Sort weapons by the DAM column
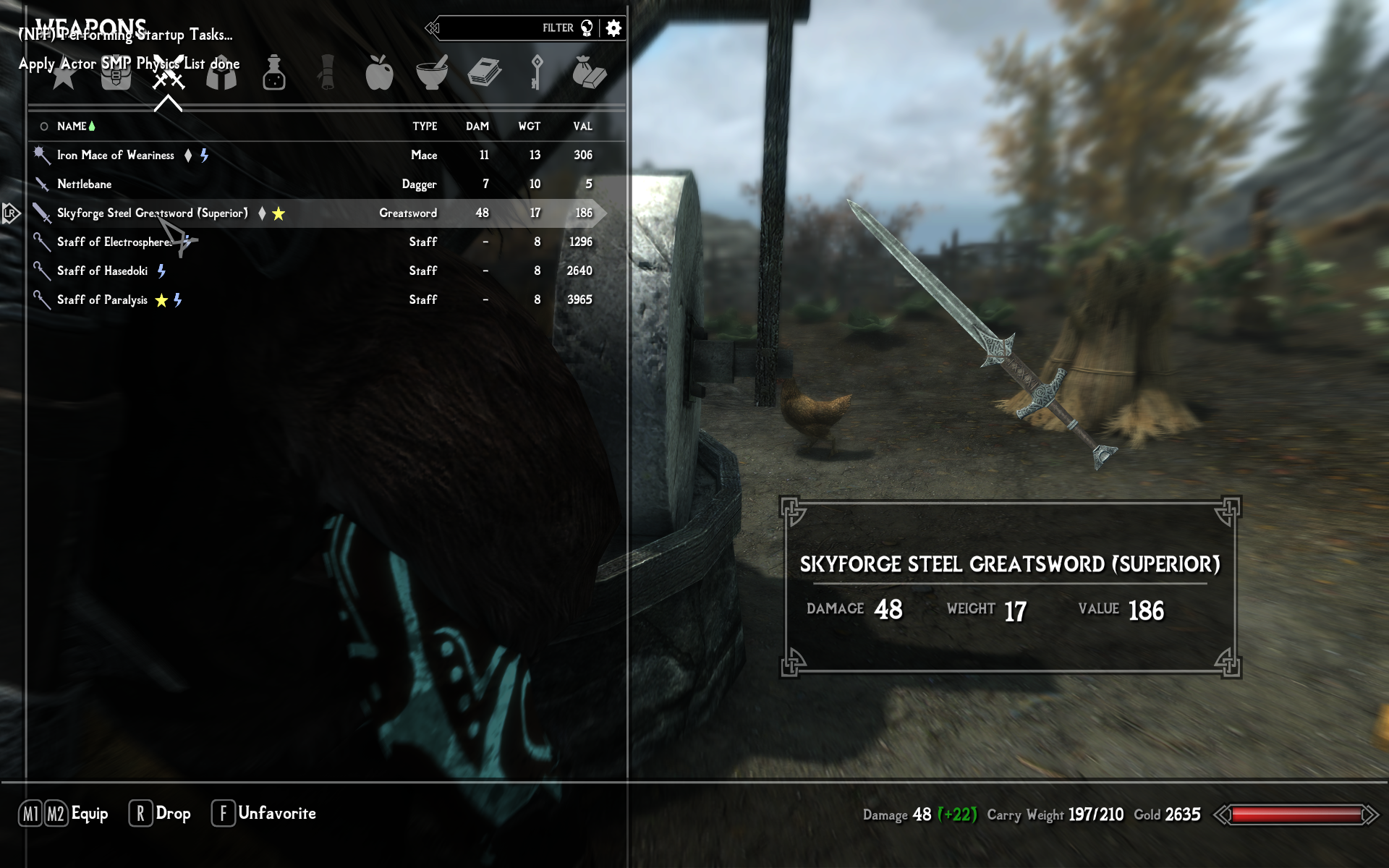This screenshot has width=1389, height=868. 477,127
